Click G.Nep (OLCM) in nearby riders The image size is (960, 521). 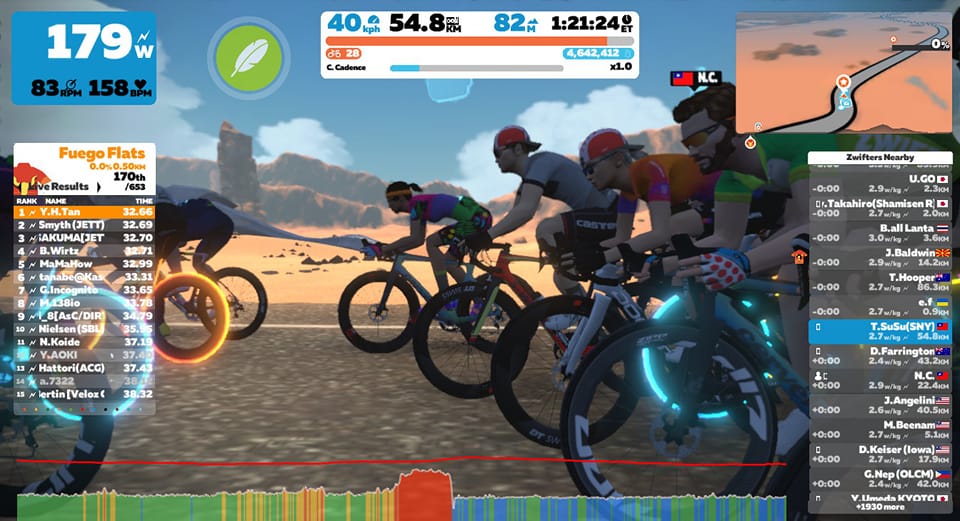880,478
